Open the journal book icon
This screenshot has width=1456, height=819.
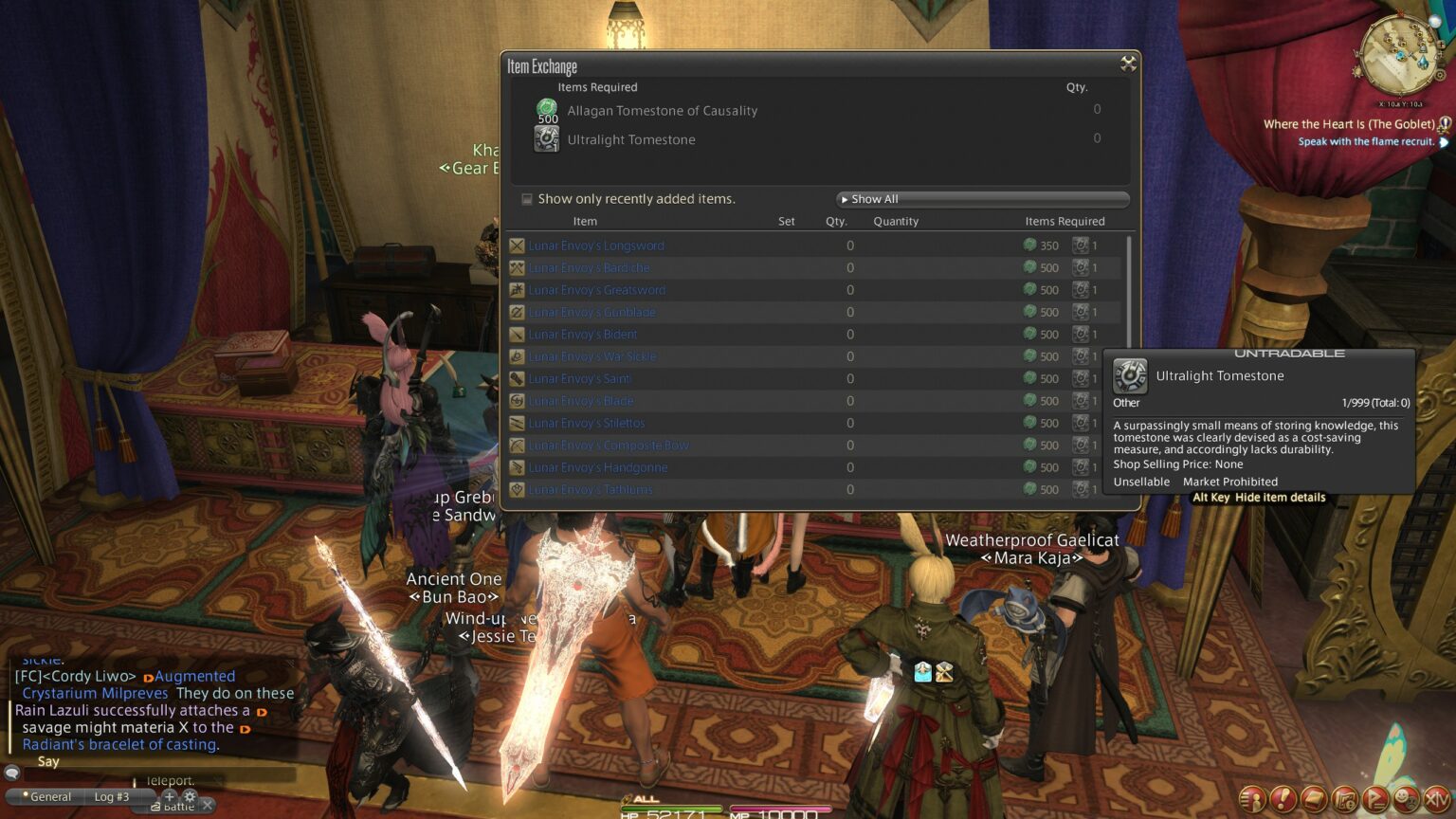click(1312, 799)
